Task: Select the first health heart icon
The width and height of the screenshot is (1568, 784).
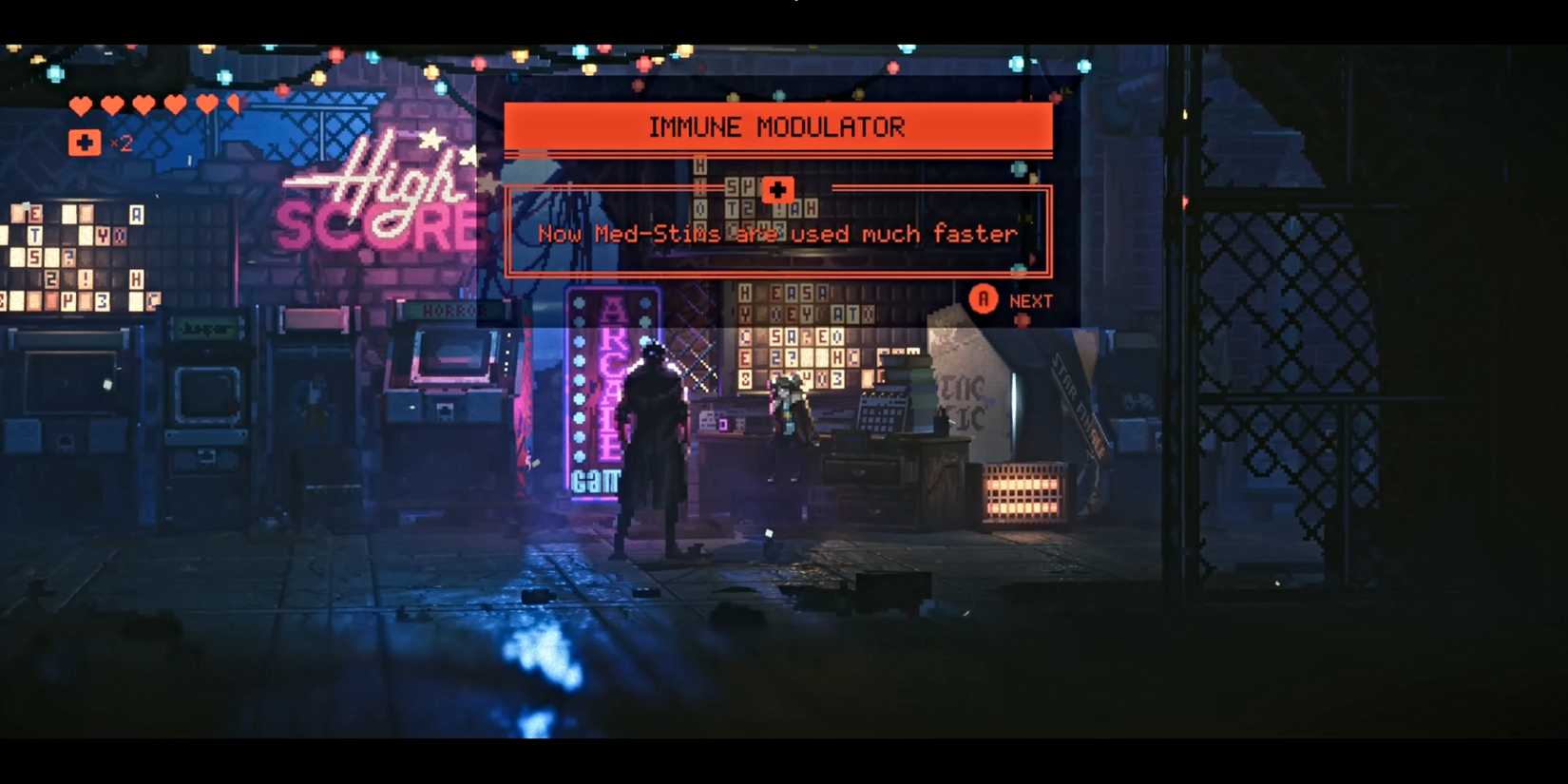Action: tap(81, 105)
